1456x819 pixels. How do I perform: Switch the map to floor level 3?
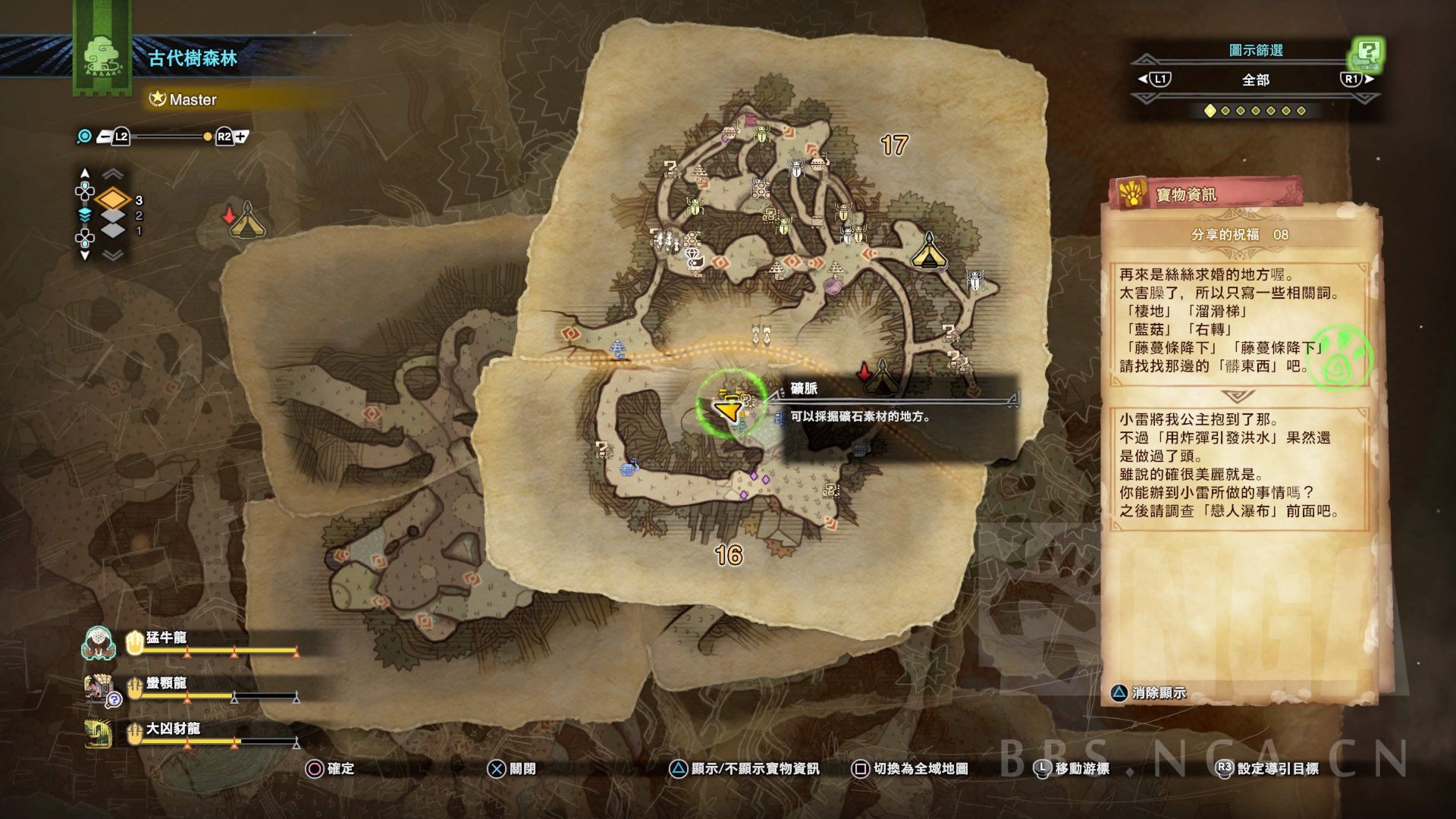(113, 199)
